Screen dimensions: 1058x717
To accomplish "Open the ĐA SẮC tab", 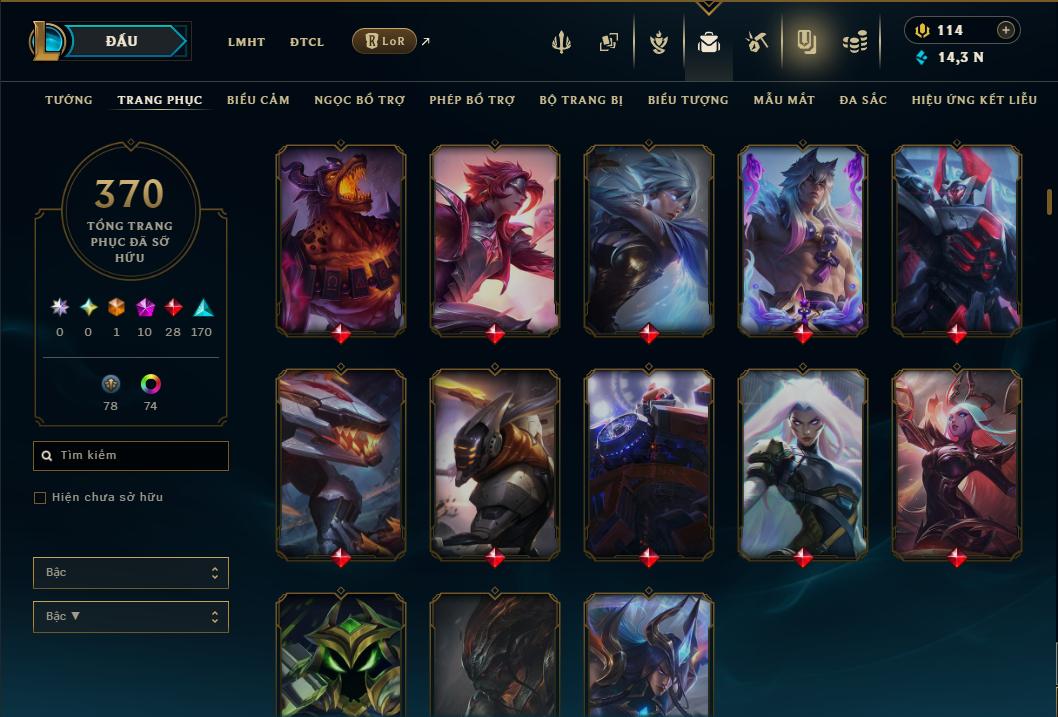I will [x=863, y=100].
